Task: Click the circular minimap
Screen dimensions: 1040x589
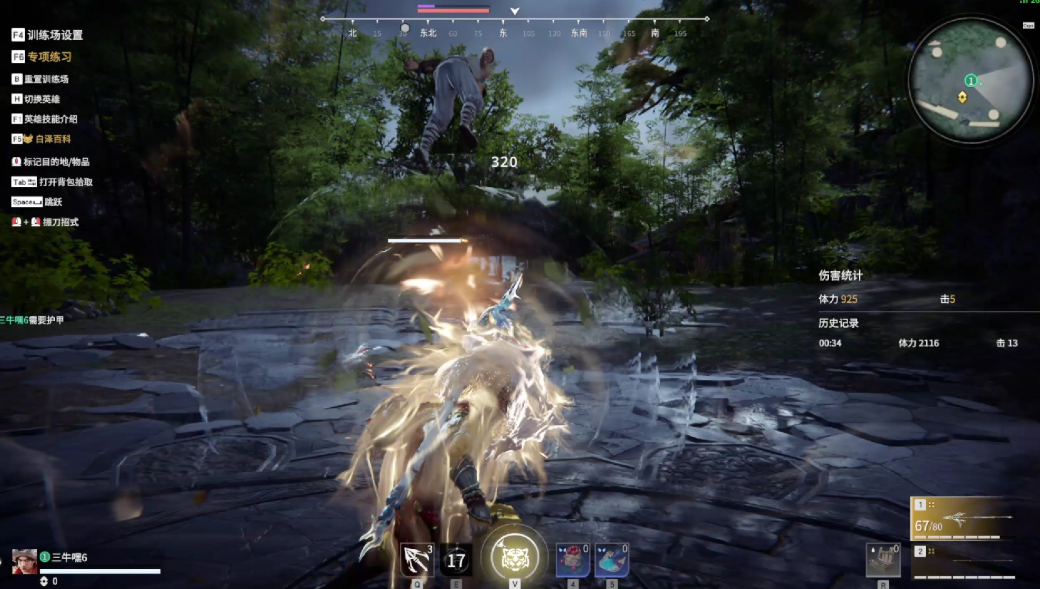Action: [x=971, y=80]
